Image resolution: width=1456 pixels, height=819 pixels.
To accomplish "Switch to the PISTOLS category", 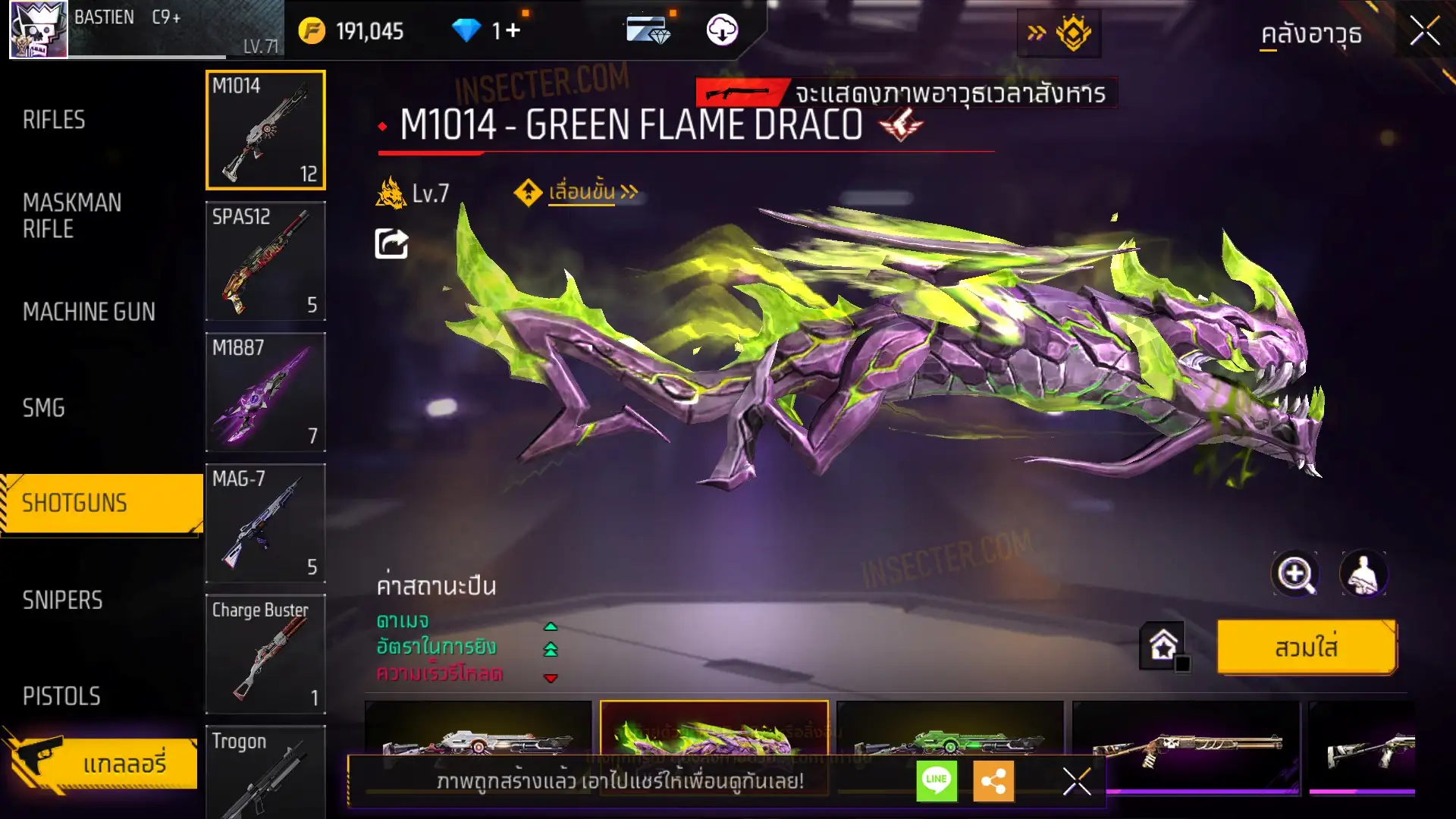I will tap(61, 696).
